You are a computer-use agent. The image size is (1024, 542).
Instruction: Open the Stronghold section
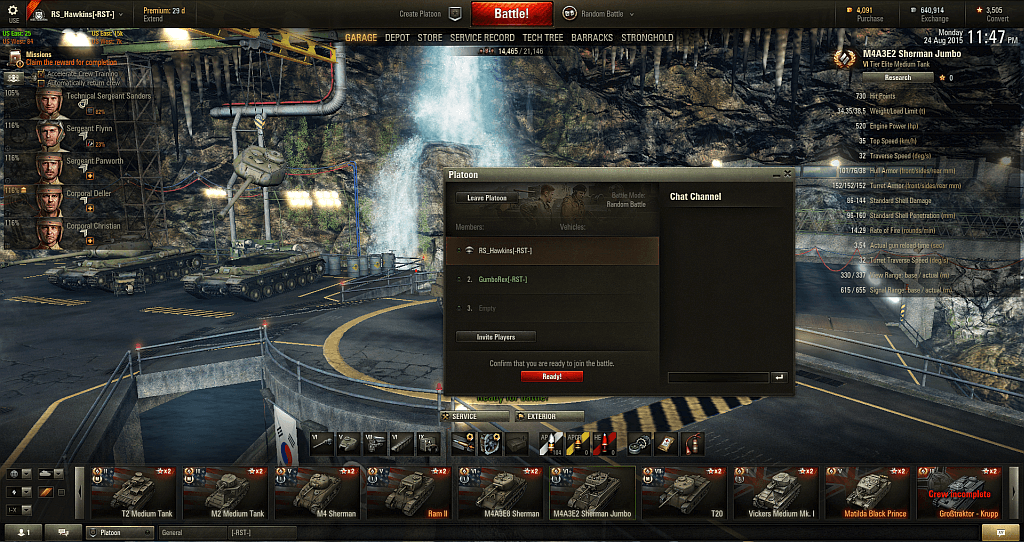pos(647,38)
